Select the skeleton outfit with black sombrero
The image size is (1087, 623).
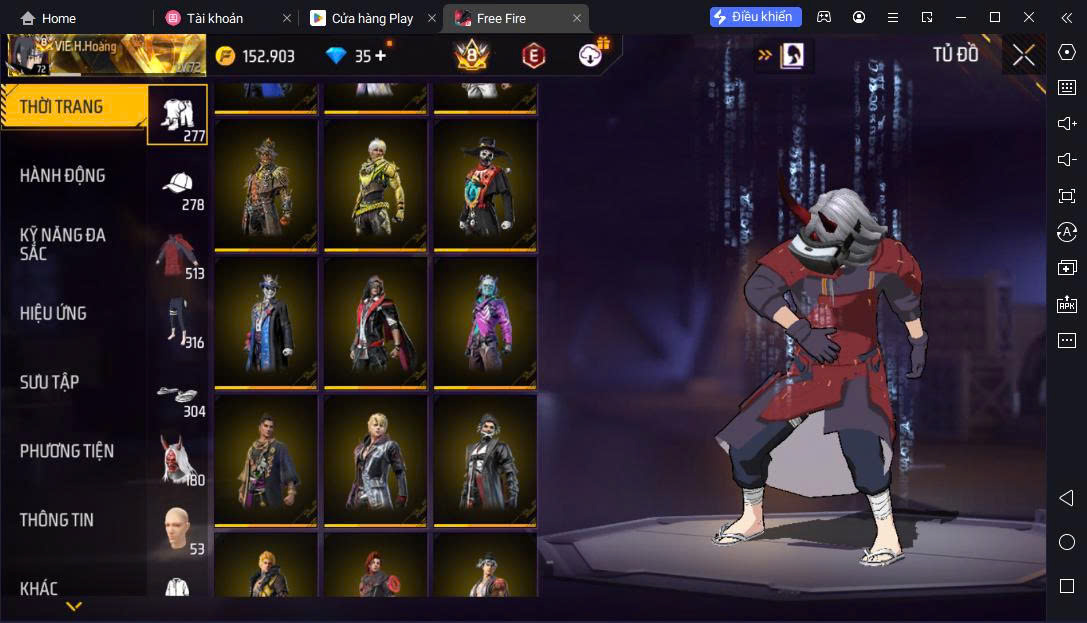pos(485,185)
